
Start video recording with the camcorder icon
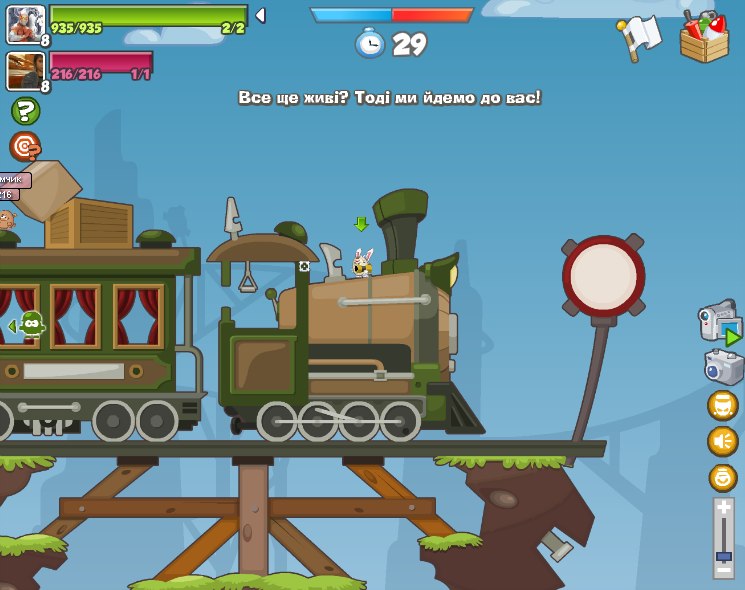click(718, 323)
